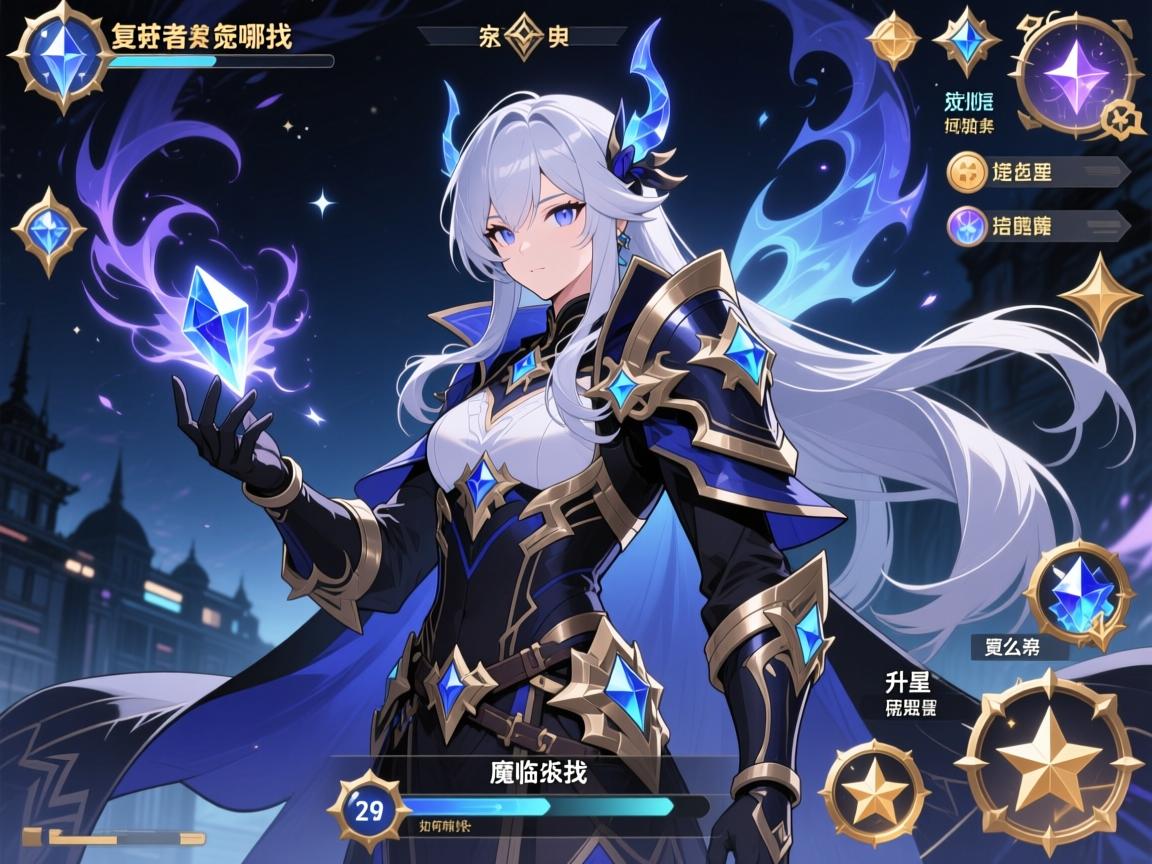Tap the smaller gold star button
This screenshot has height=864, width=1152.
(872, 792)
